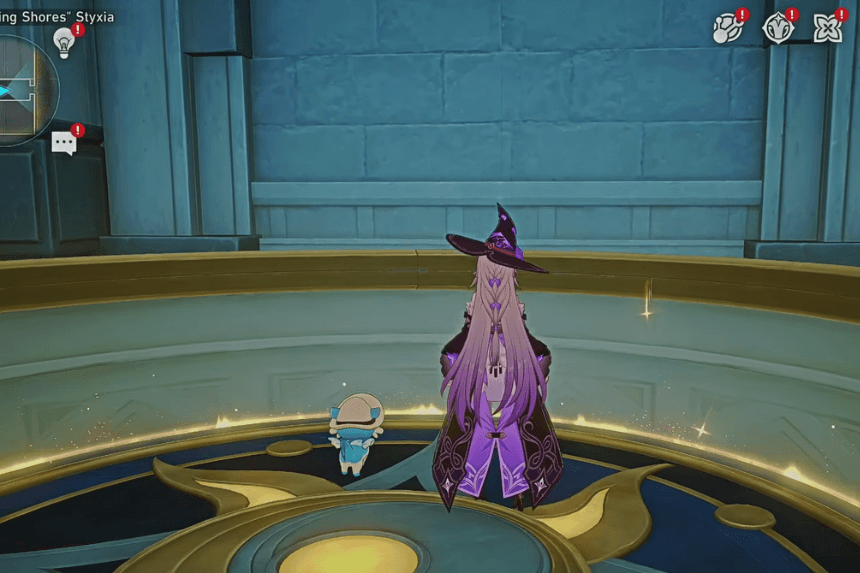
Task: Open the four-petal flower icon
Action: (827, 29)
